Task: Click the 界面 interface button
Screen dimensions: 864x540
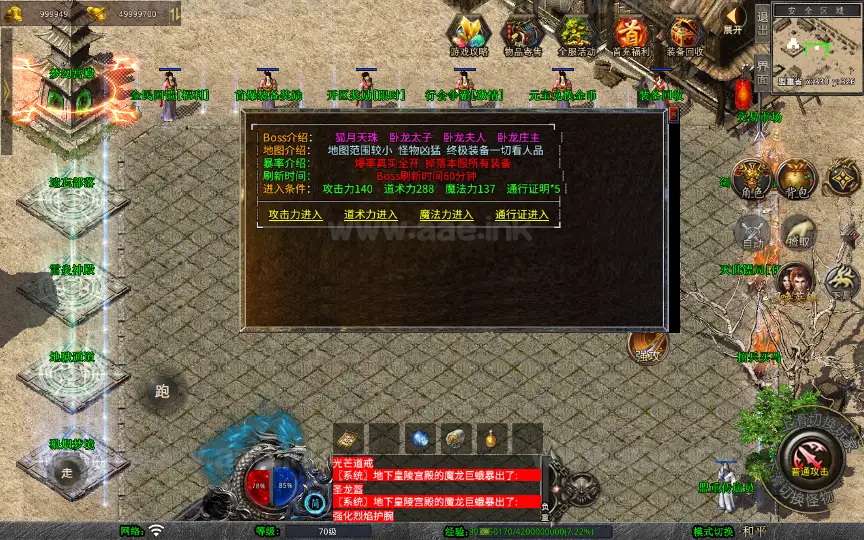Action: click(x=762, y=72)
